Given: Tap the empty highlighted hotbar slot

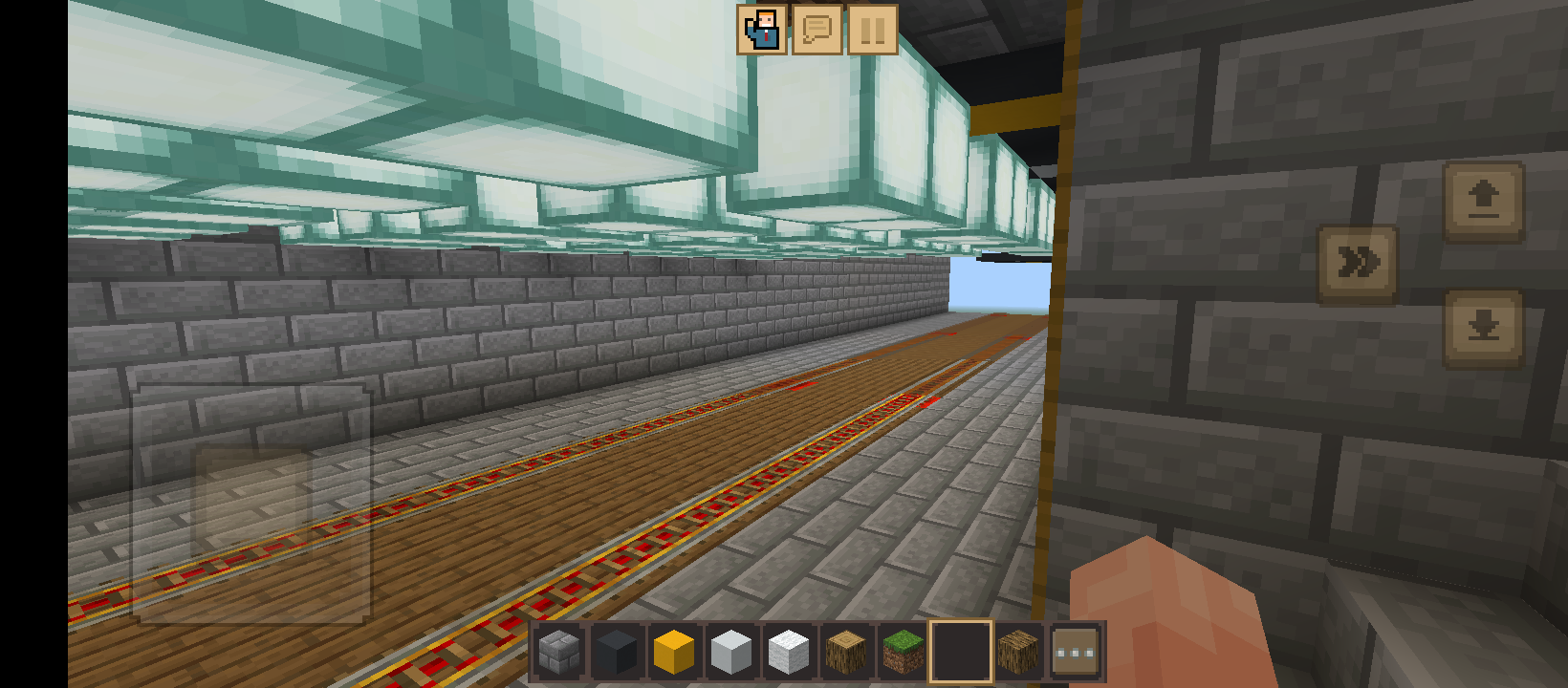Looking at the screenshot, I should pyautogui.click(x=959, y=651).
